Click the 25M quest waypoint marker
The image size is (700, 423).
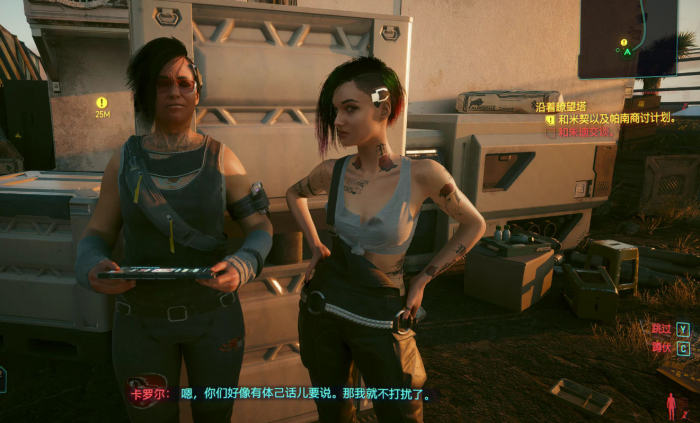(101, 102)
